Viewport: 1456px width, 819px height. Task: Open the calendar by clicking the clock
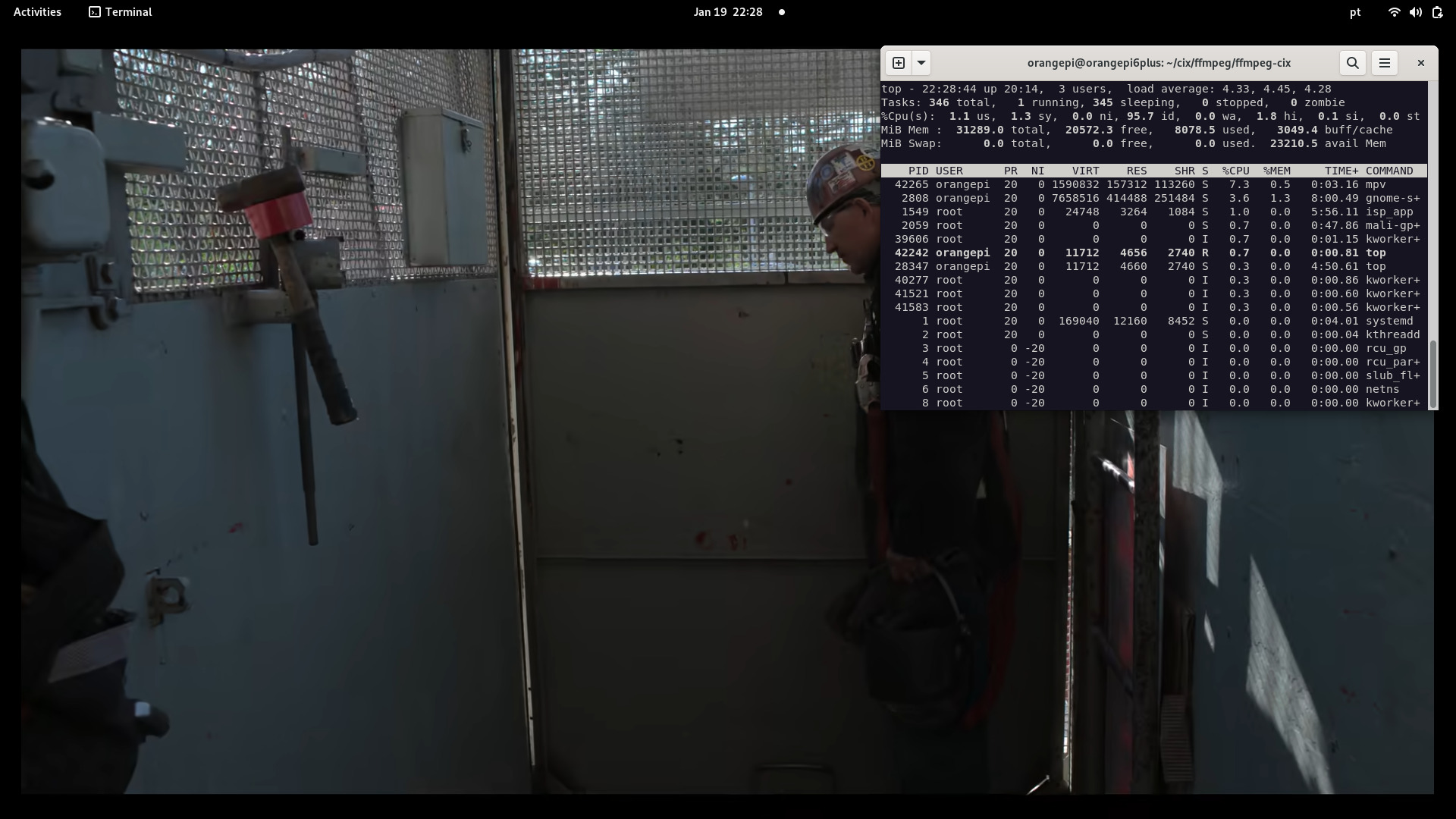tap(727, 12)
